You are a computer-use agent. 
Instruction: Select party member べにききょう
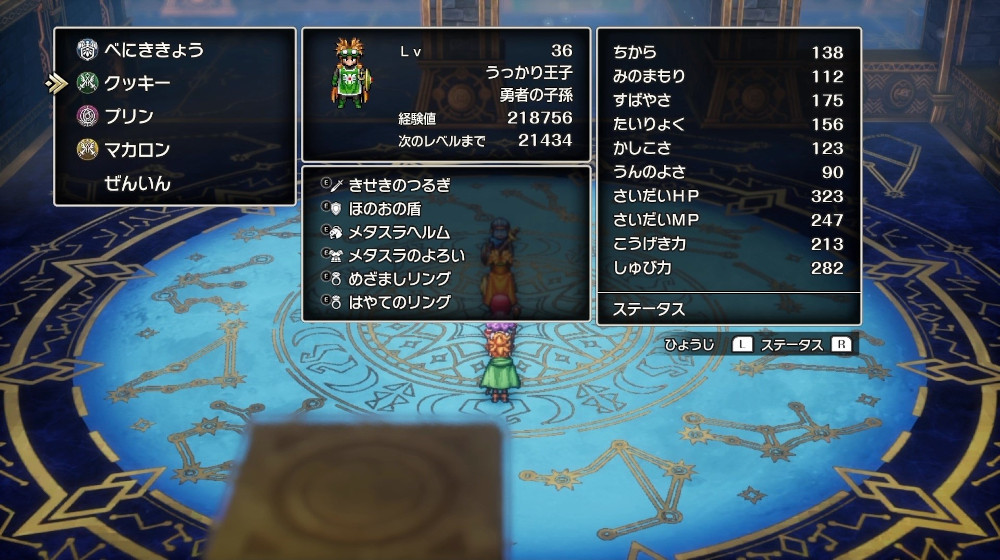[x=154, y=49]
